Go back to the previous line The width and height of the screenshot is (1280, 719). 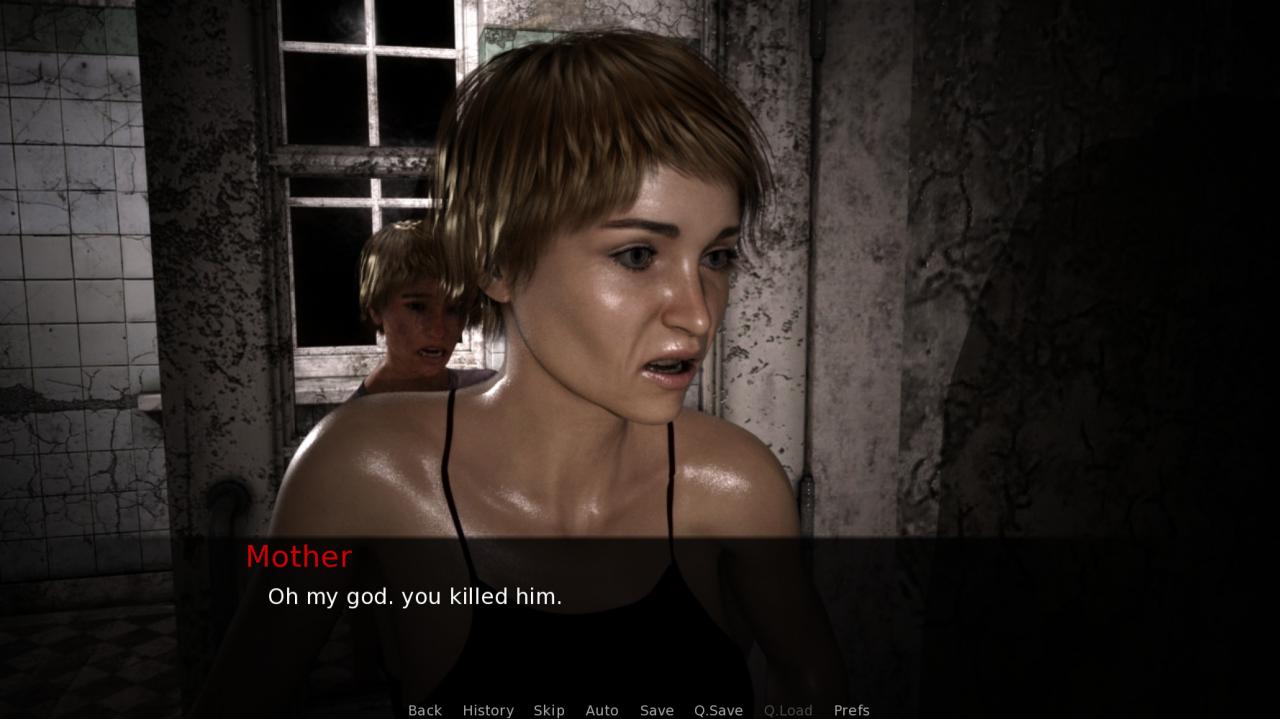pyautogui.click(x=424, y=710)
